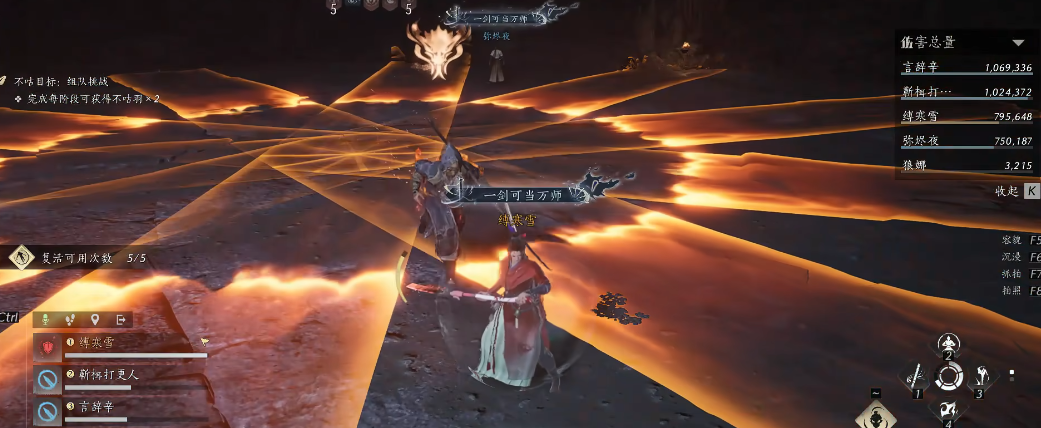Activate the skill icon in slot 3
This screenshot has height=428, width=1041.
[981, 377]
